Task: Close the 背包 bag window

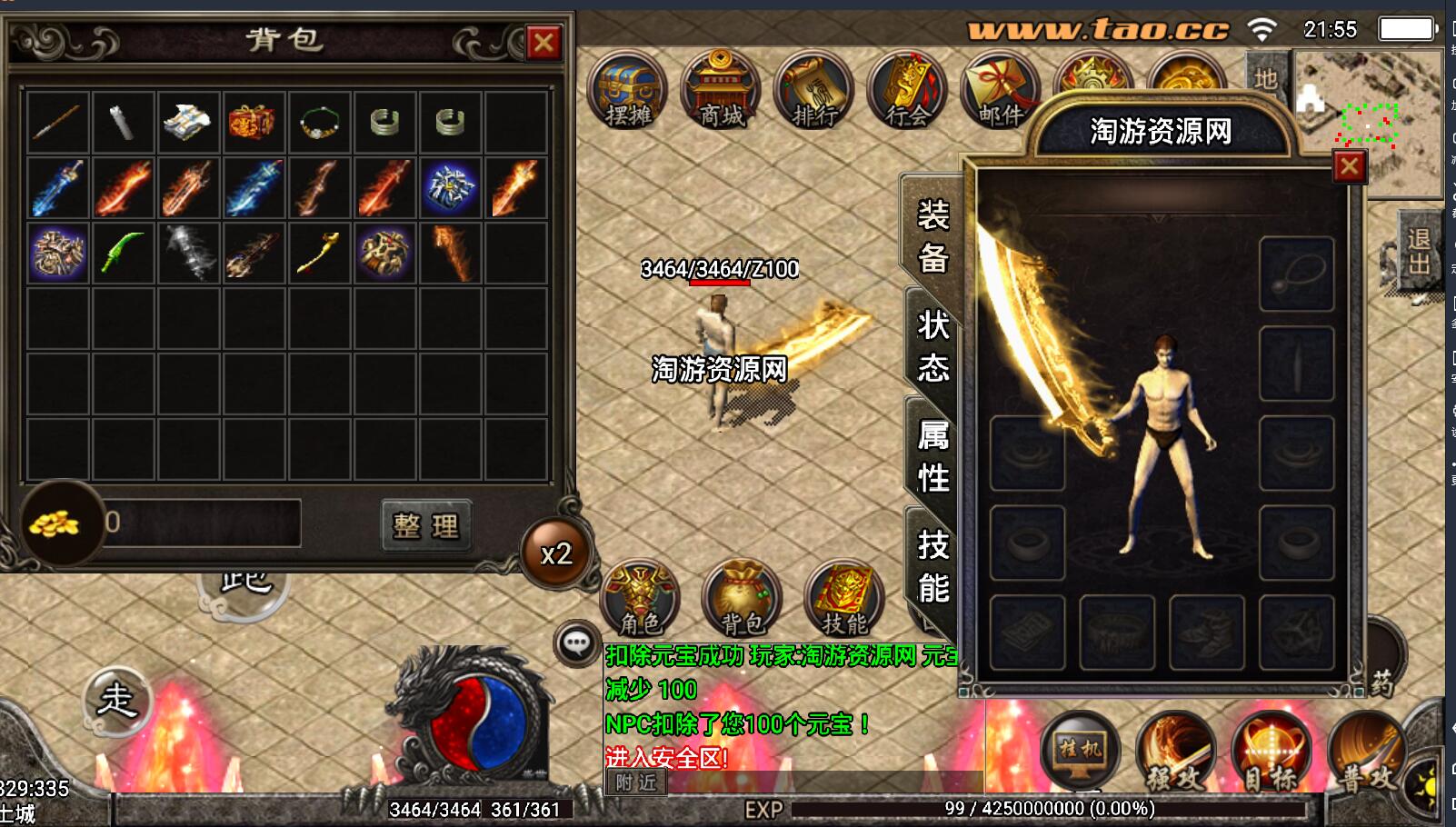Action: point(544,42)
